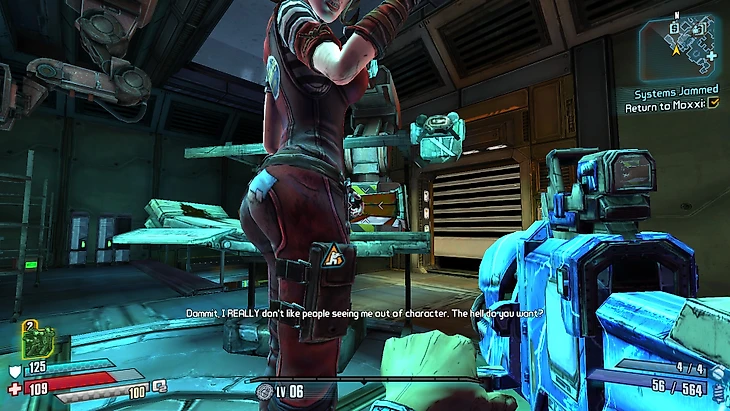Click the O2 oxygen icon
This screenshot has width=730, height=411.
160,386
